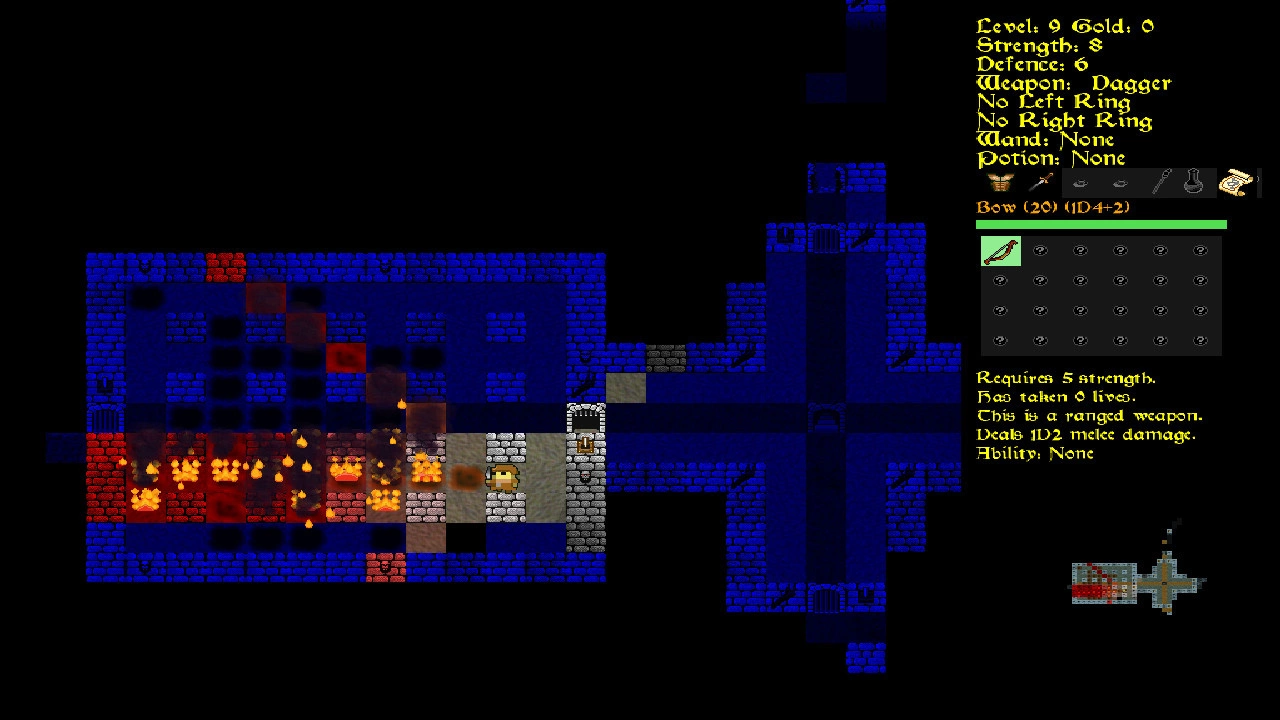This screenshot has width=1280, height=720.
Task: Select the equipped Dagger weapon slot
Action: 1040,183
